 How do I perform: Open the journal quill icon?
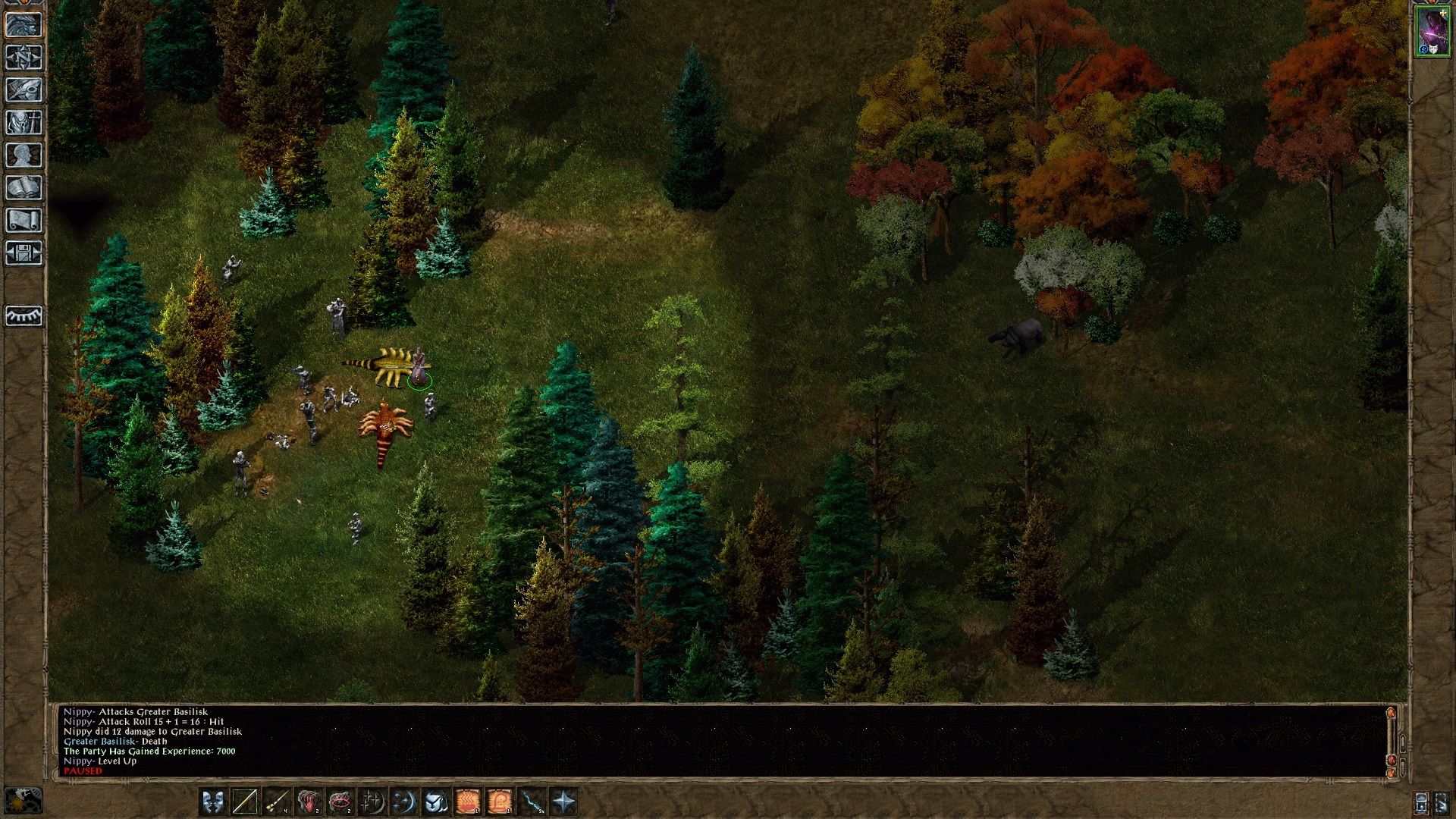tap(24, 89)
